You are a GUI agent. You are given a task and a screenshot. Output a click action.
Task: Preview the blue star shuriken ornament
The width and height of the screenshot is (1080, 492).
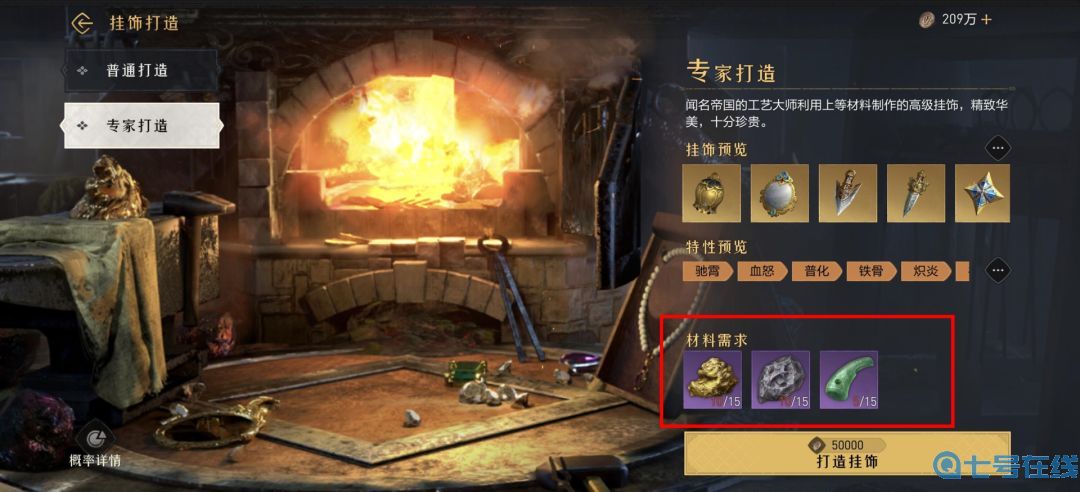pos(982,193)
